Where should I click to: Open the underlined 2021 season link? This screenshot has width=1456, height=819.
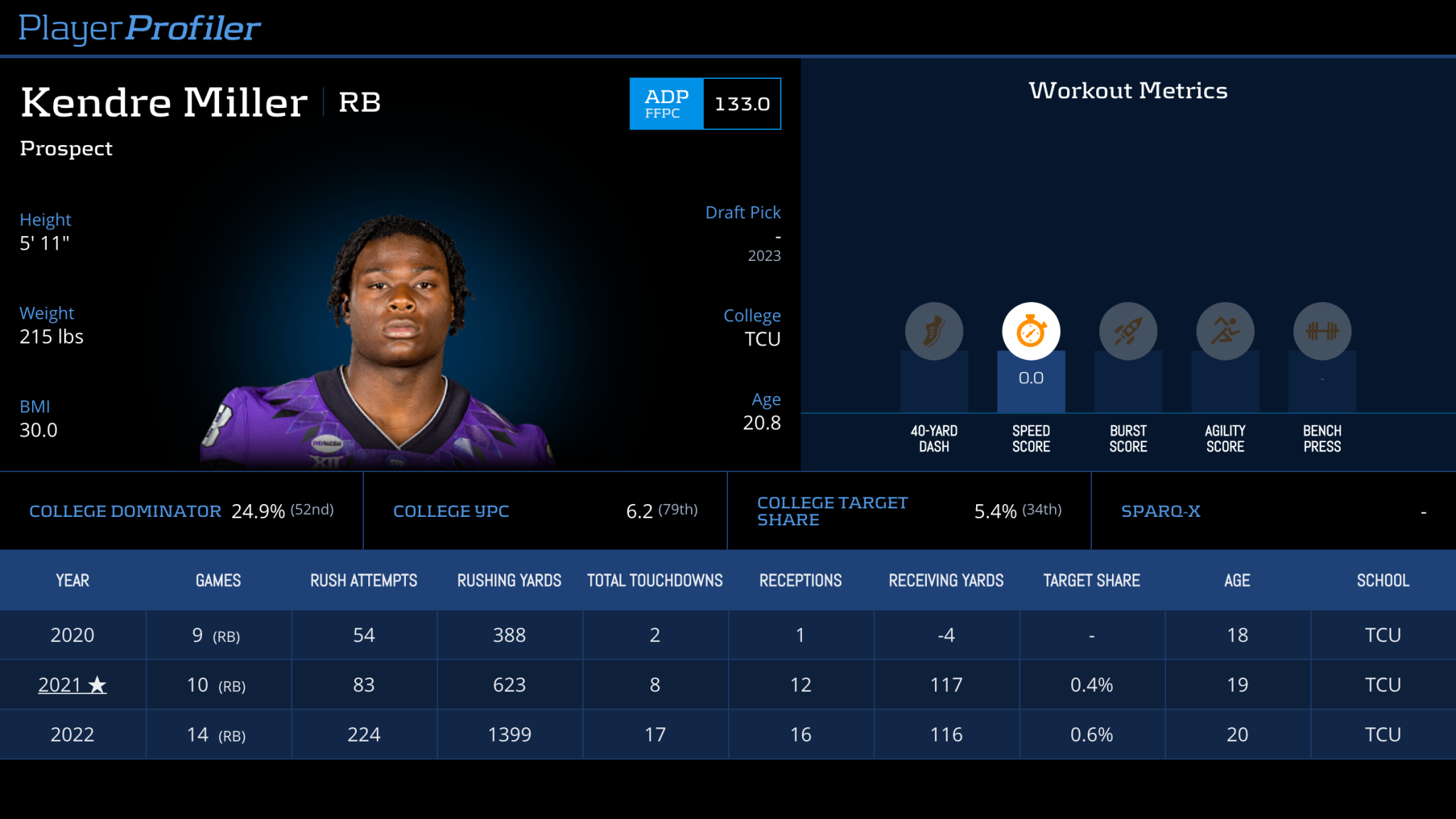[68, 685]
